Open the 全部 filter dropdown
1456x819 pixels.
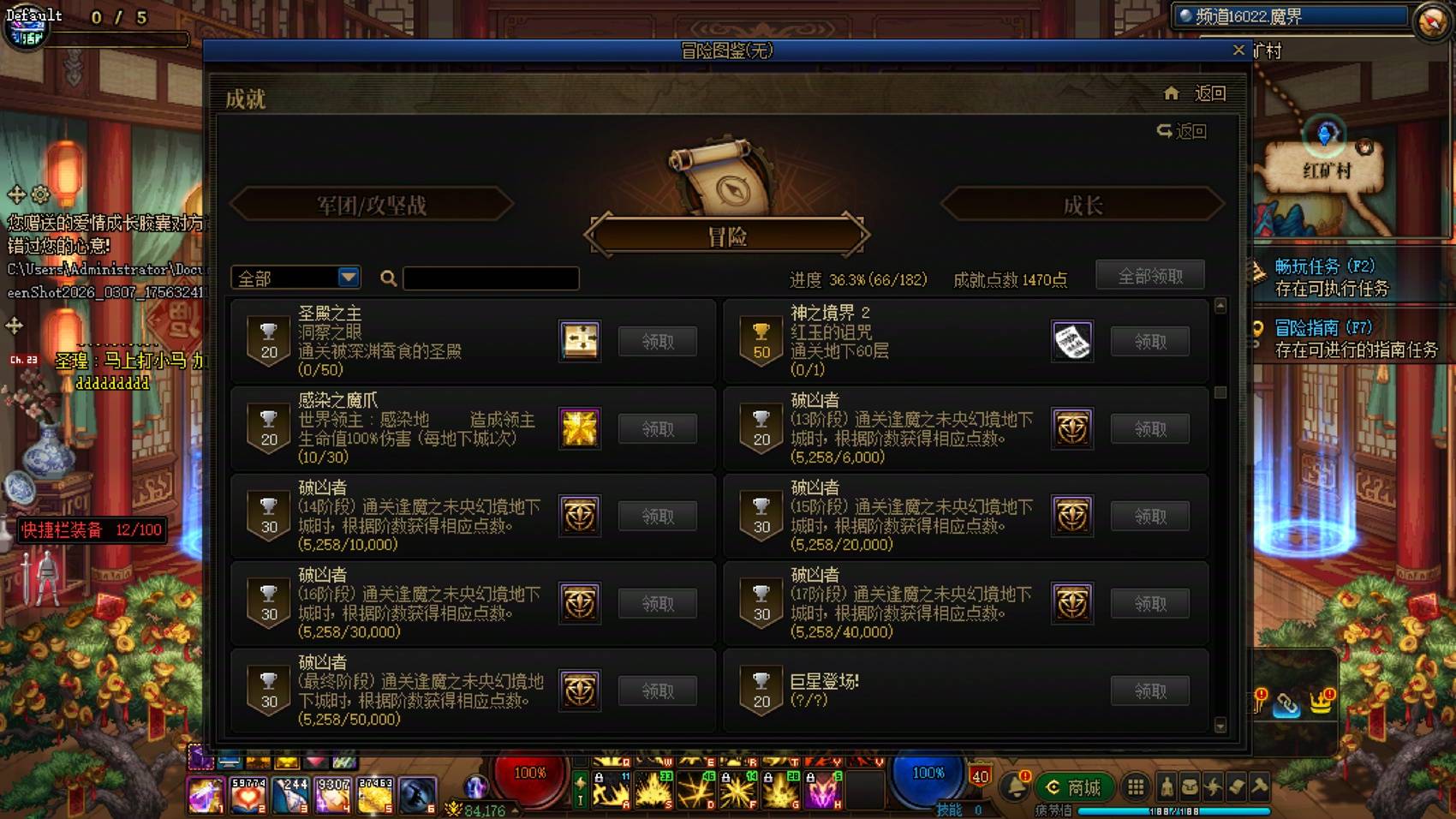(x=295, y=278)
